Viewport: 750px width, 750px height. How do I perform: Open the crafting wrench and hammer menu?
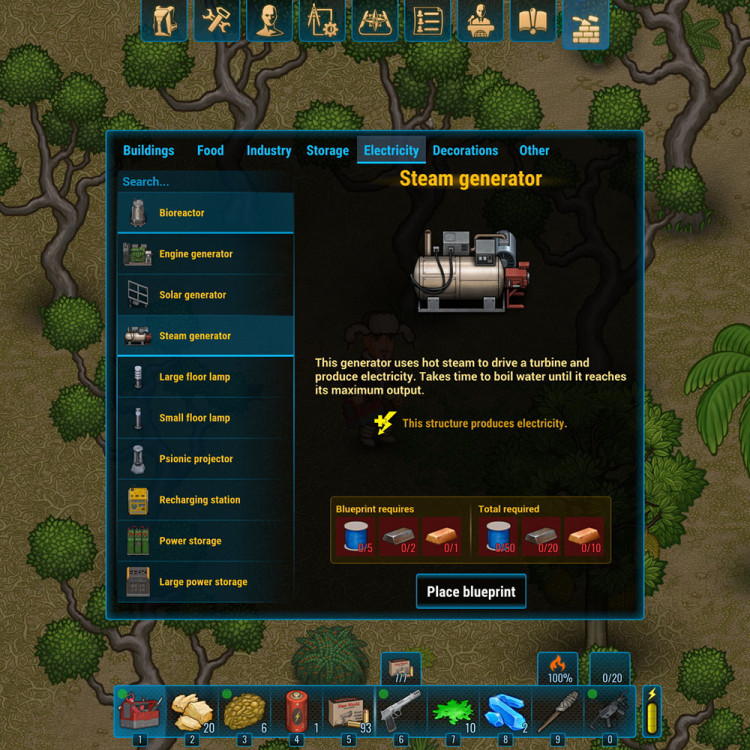tap(216, 21)
